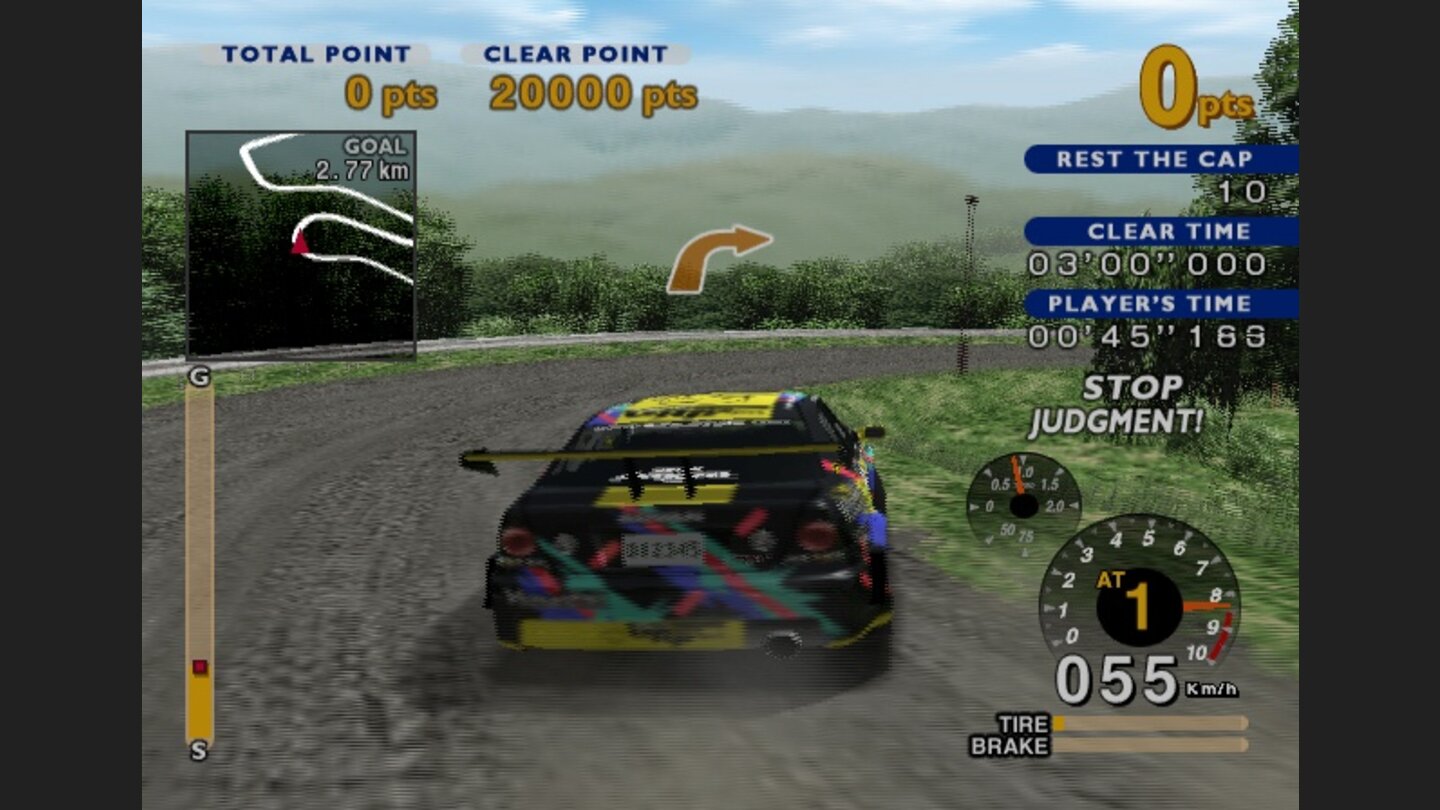Viewport: 1440px width, 810px height.
Task: Adjust the TIRE condition bar
Action: click(1150, 722)
